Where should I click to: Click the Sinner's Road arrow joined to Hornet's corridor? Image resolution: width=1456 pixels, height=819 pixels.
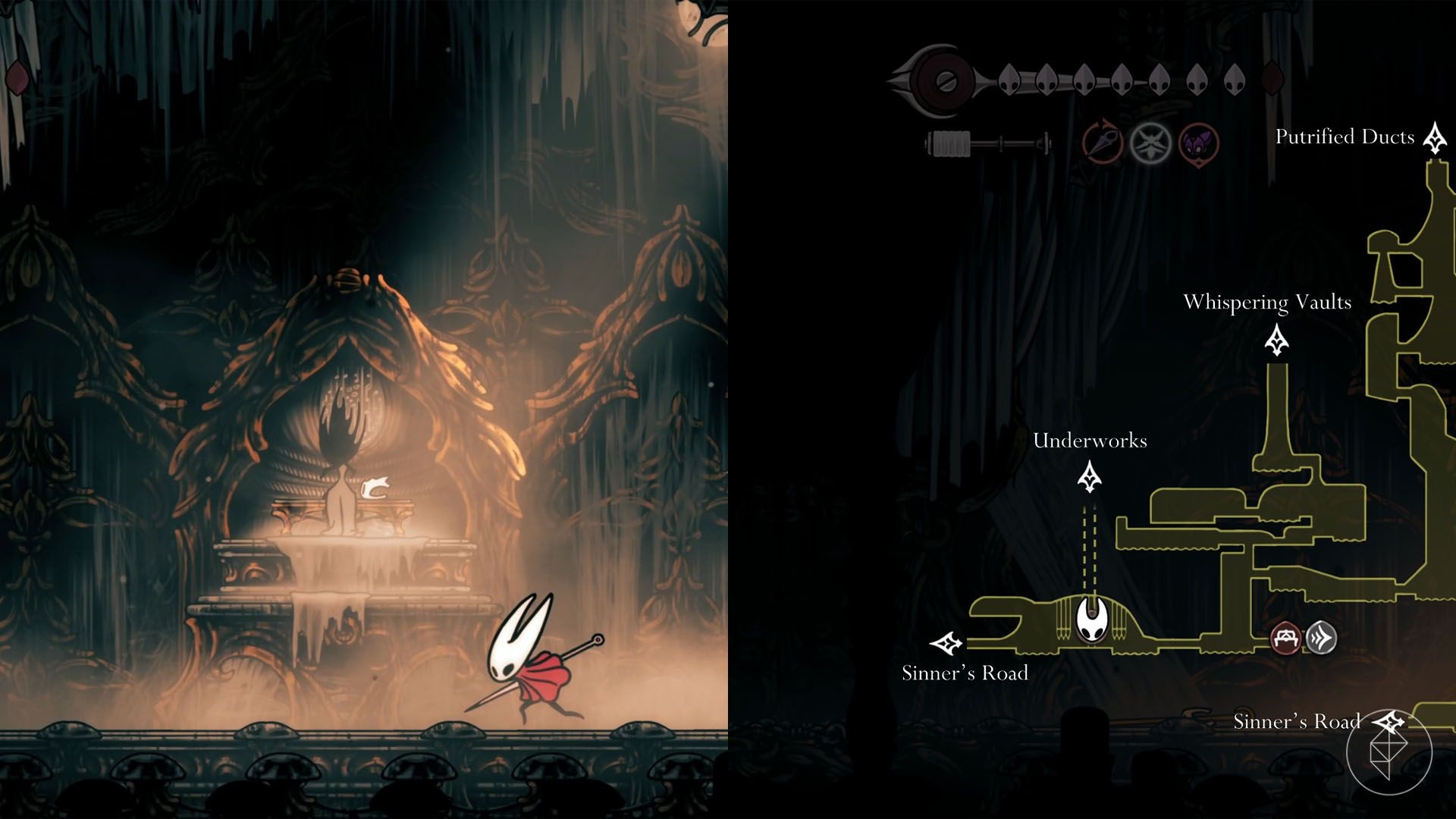pyautogui.click(x=947, y=644)
